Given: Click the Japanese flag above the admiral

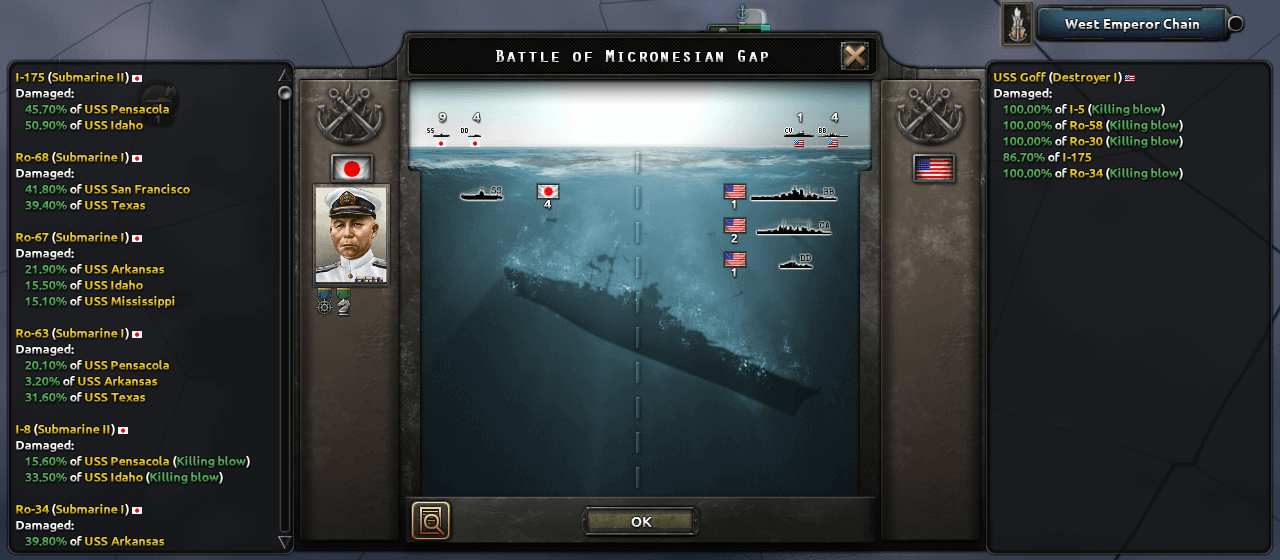Looking at the screenshot, I should click(351, 168).
